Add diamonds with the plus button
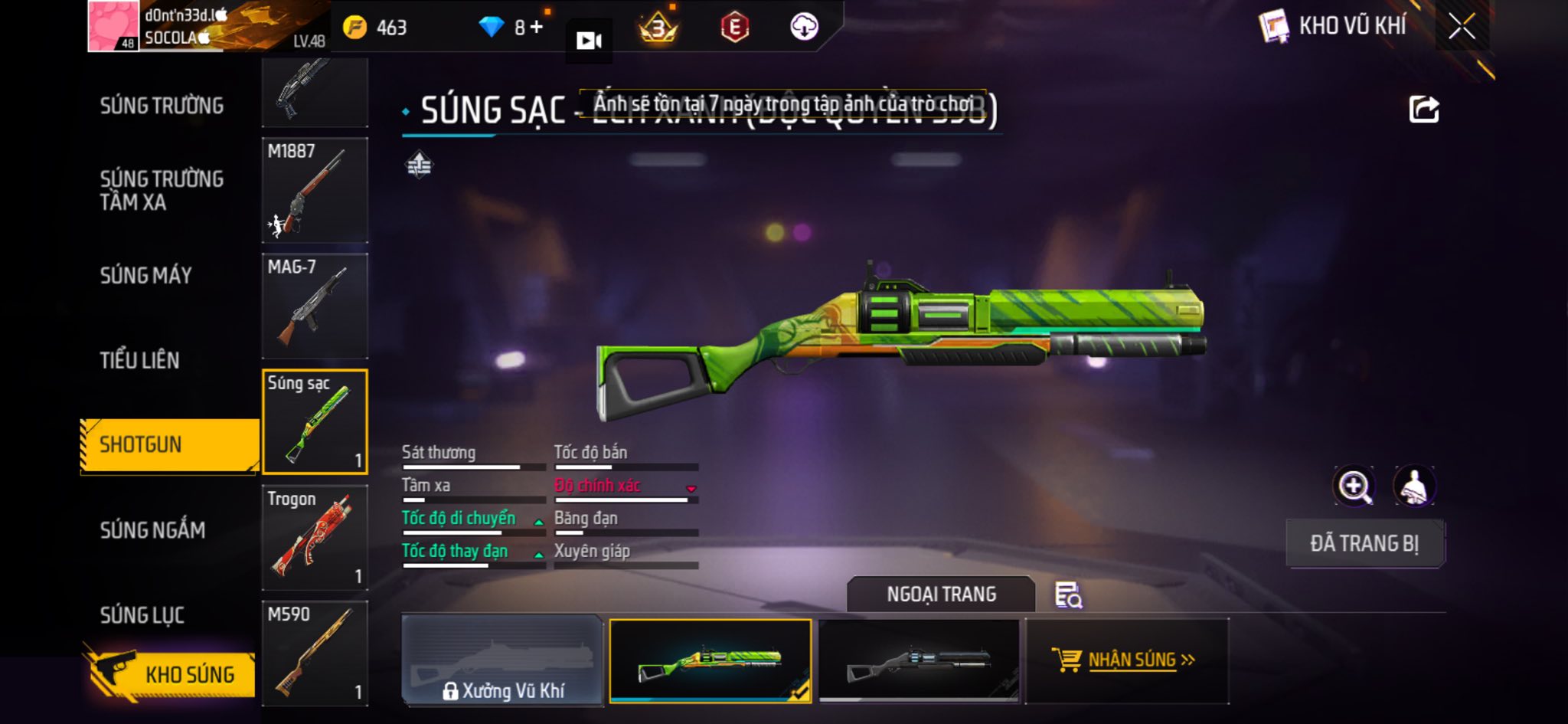This screenshot has width=1568, height=724. (x=537, y=28)
